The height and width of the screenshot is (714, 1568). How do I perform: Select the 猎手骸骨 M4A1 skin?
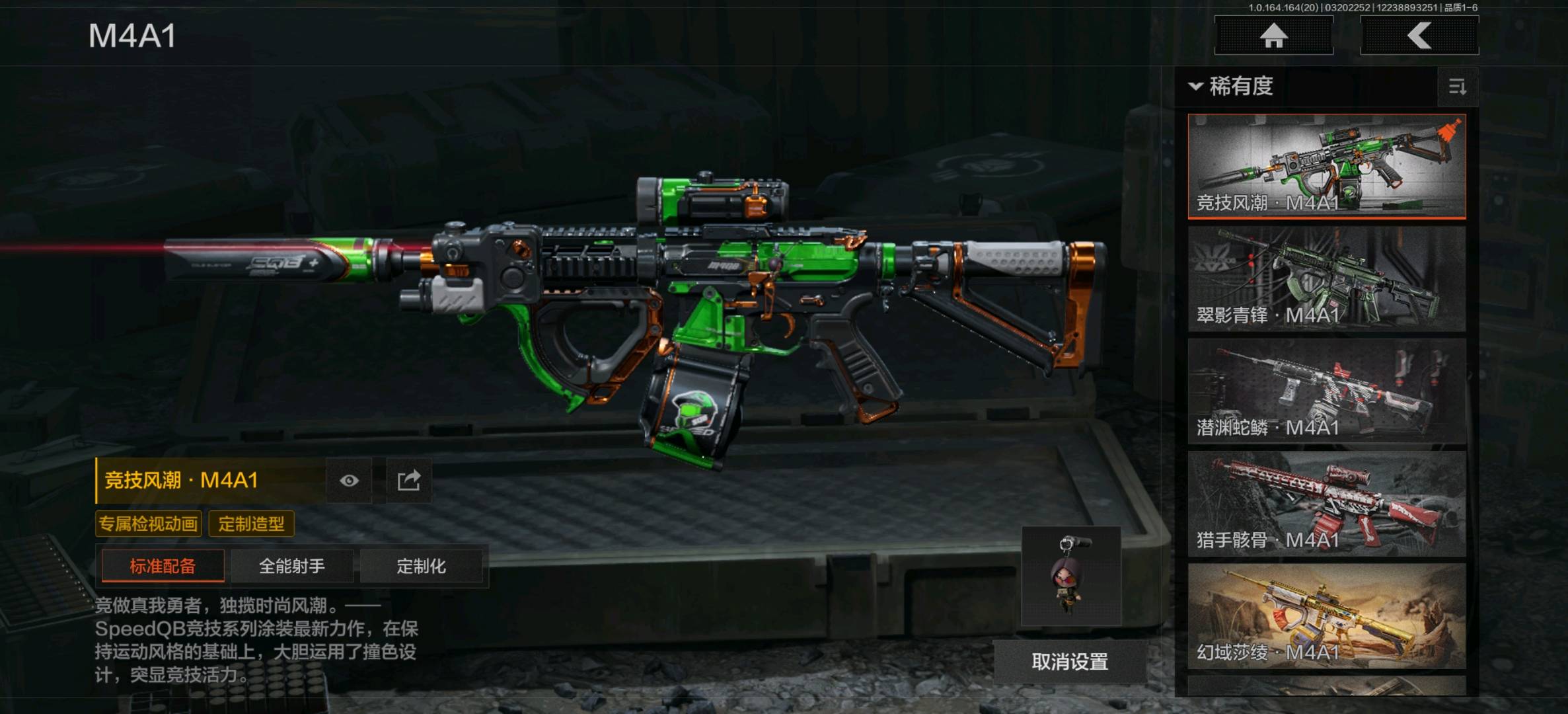point(1326,504)
